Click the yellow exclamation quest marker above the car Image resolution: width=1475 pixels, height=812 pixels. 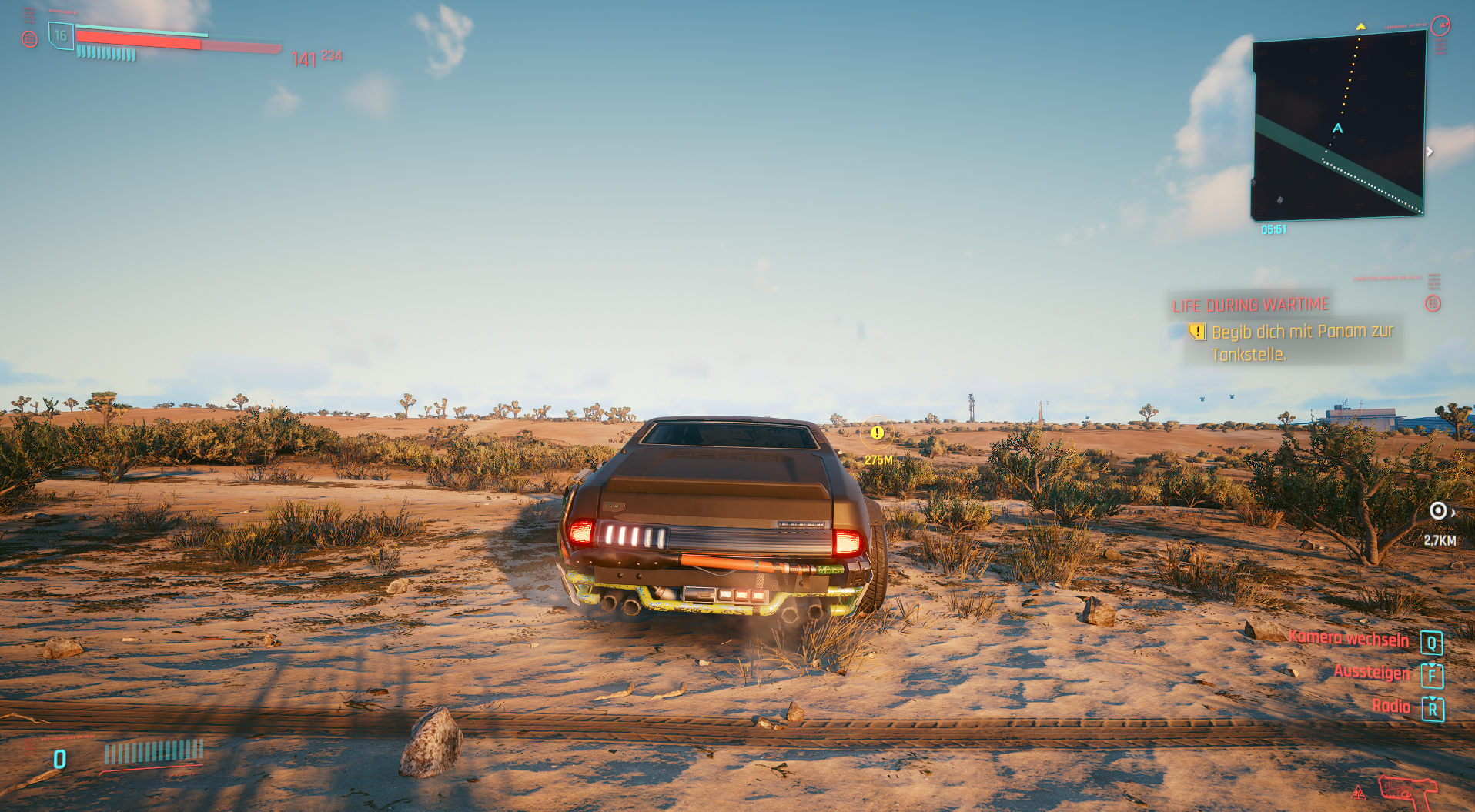click(877, 433)
